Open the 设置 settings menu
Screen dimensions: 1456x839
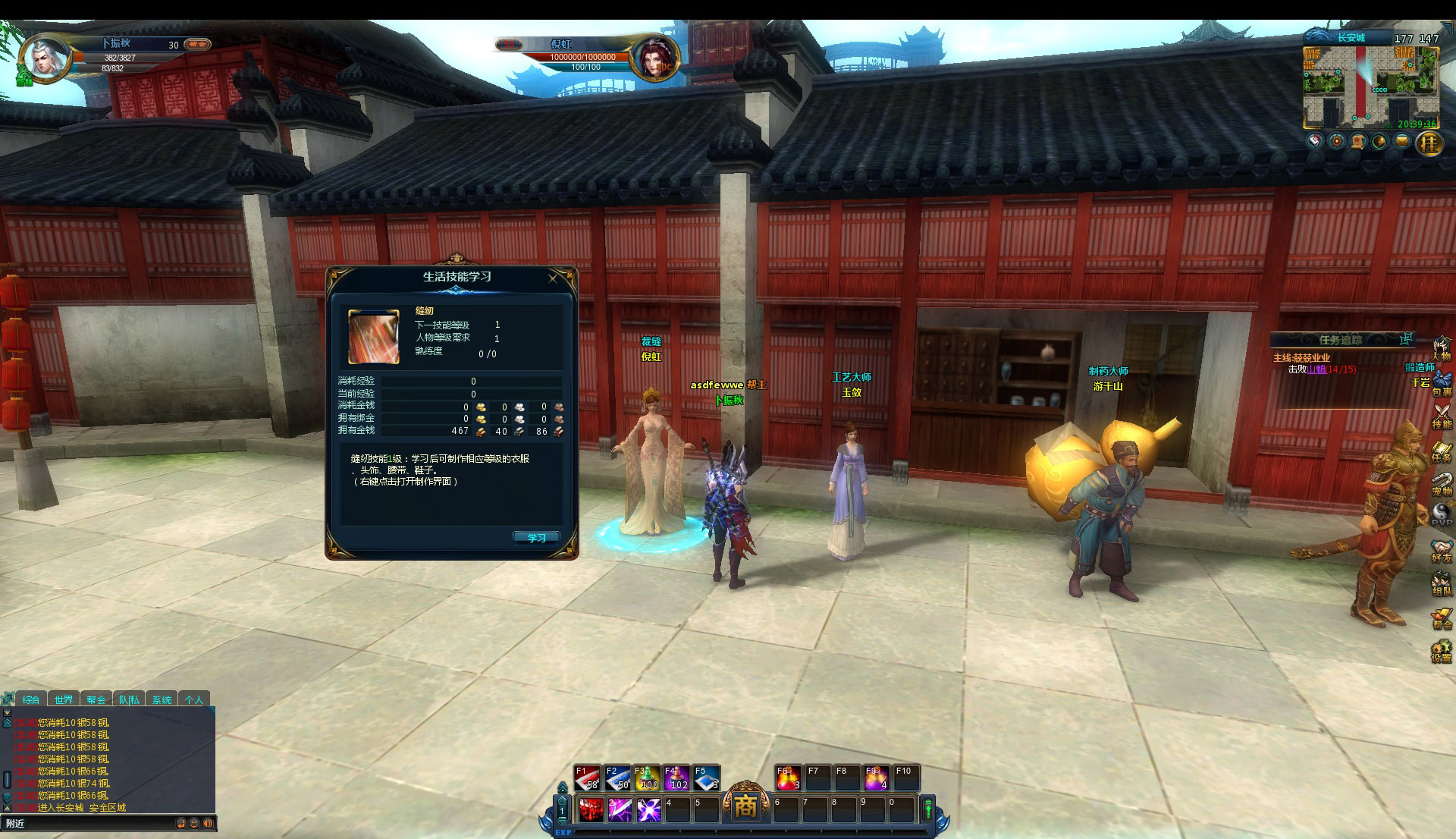[1441, 652]
